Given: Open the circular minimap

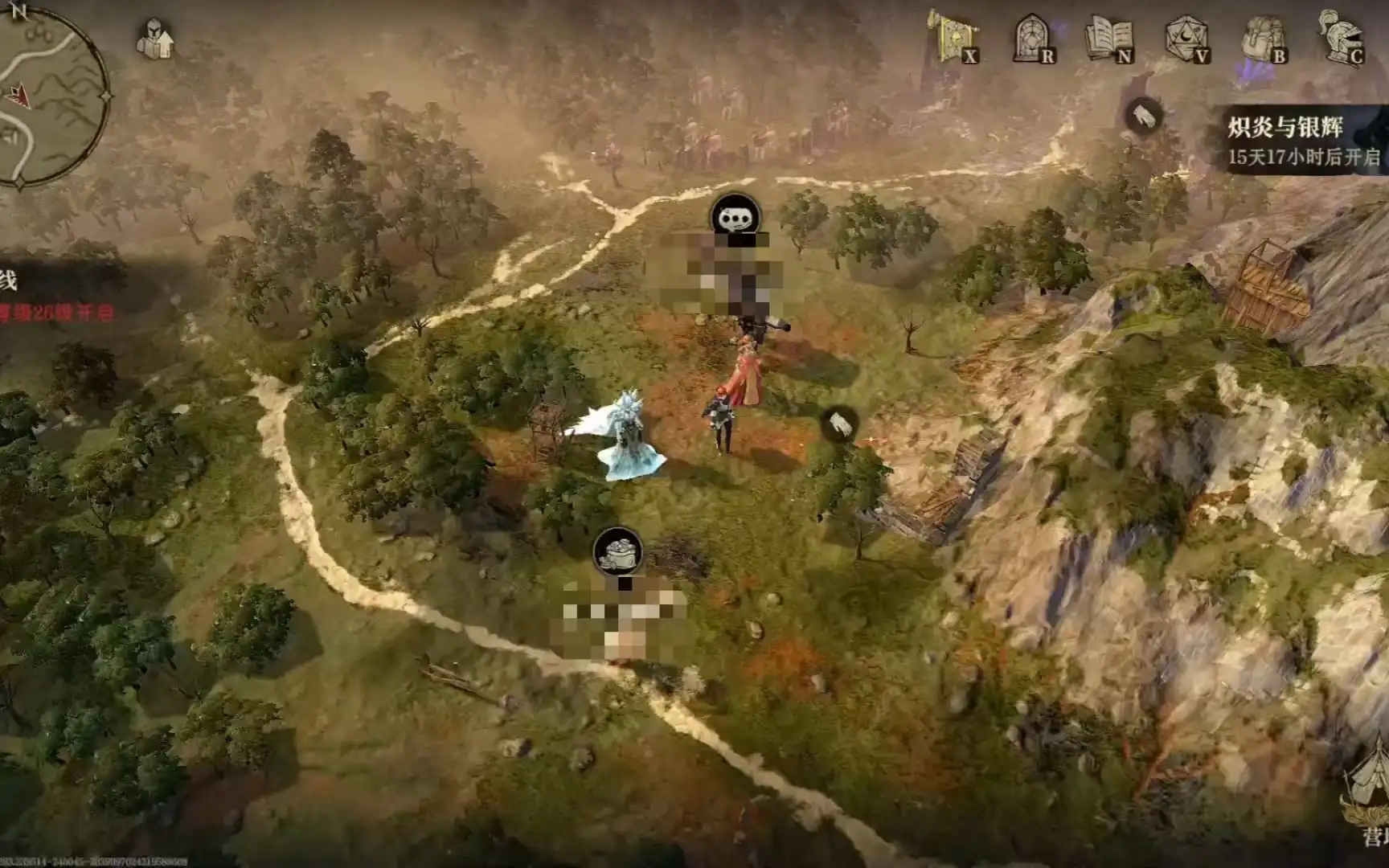Looking at the screenshot, I should coord(50,96).
